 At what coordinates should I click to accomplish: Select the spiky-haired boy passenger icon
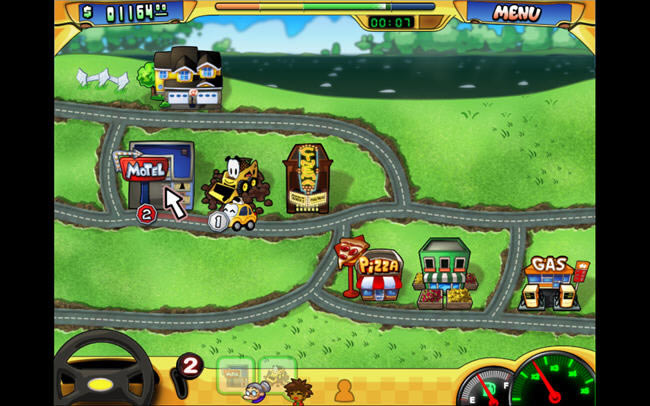click(296, 390)
